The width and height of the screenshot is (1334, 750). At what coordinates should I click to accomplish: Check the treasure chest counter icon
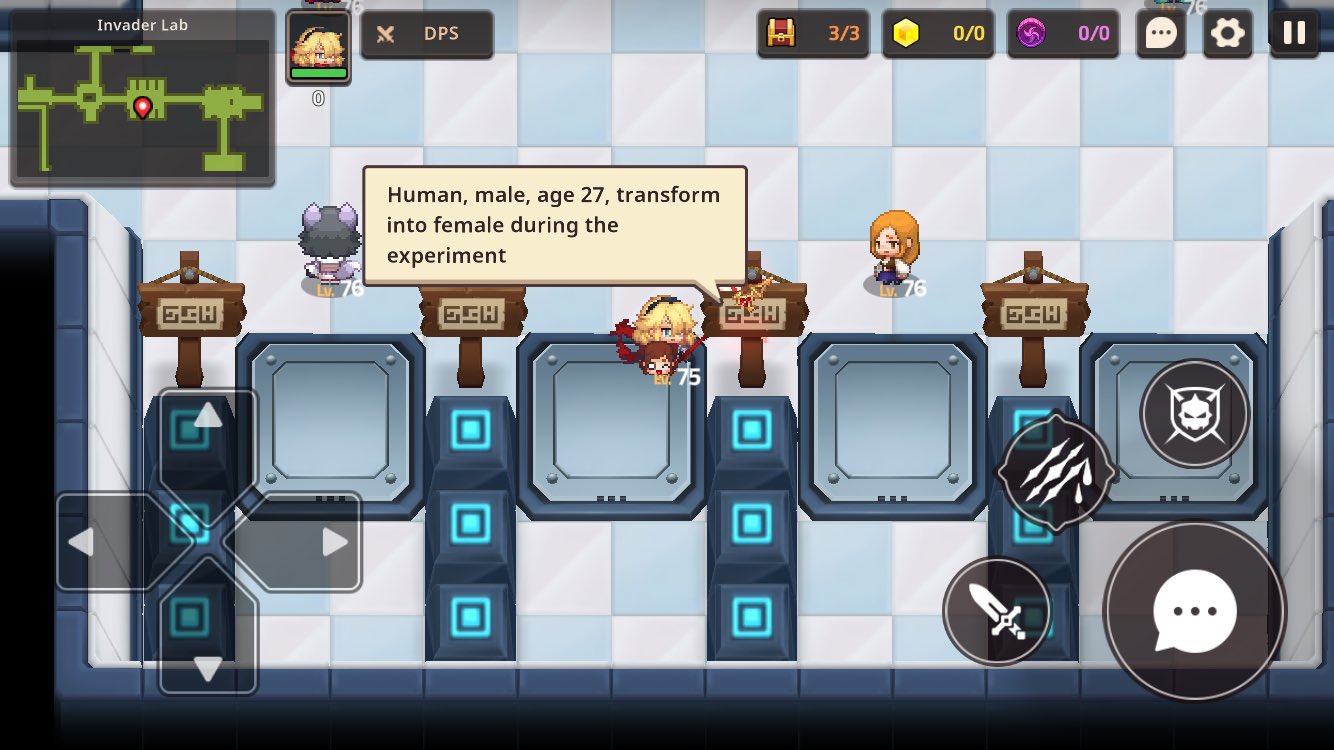point(781,34)
